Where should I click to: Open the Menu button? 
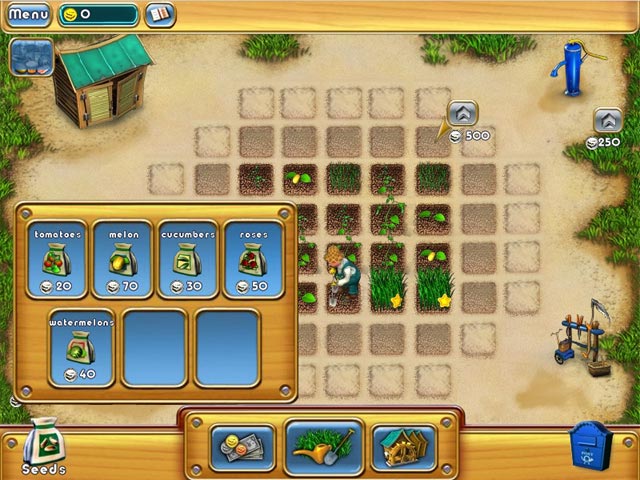pyautogui.click(x=27, y=15)
